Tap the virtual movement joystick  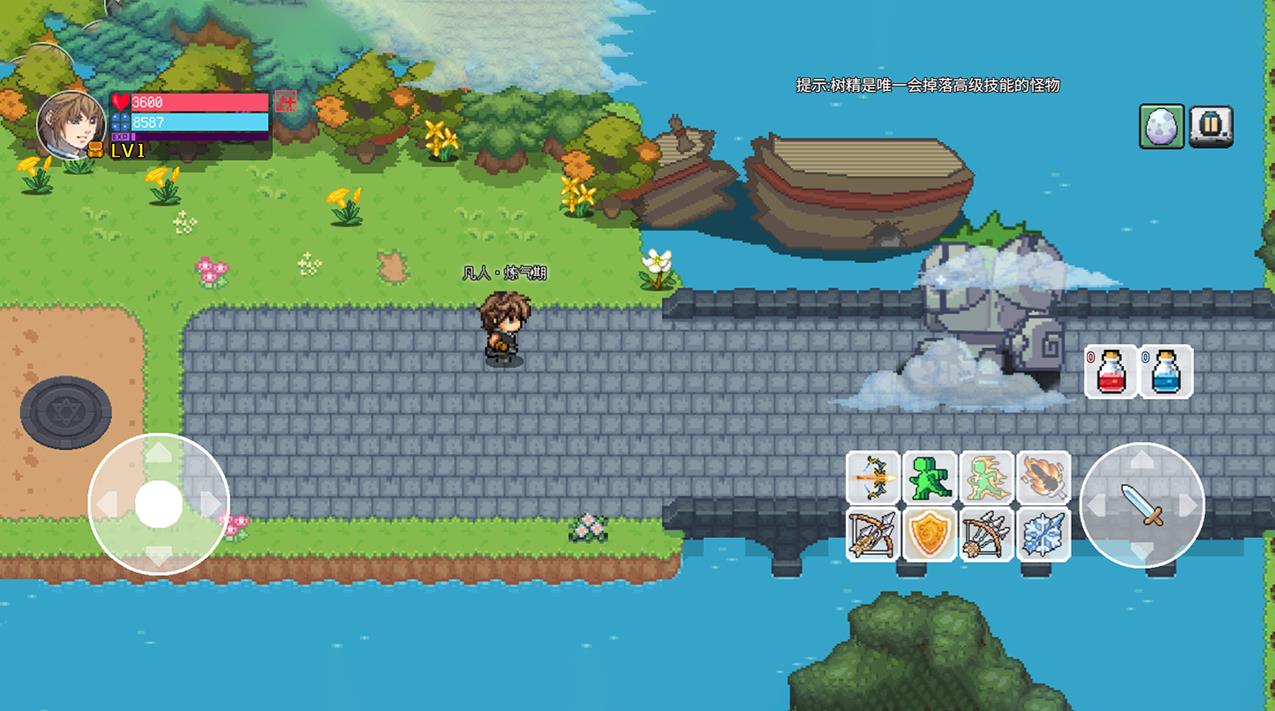pyautogui.click(x=158, y=504)
